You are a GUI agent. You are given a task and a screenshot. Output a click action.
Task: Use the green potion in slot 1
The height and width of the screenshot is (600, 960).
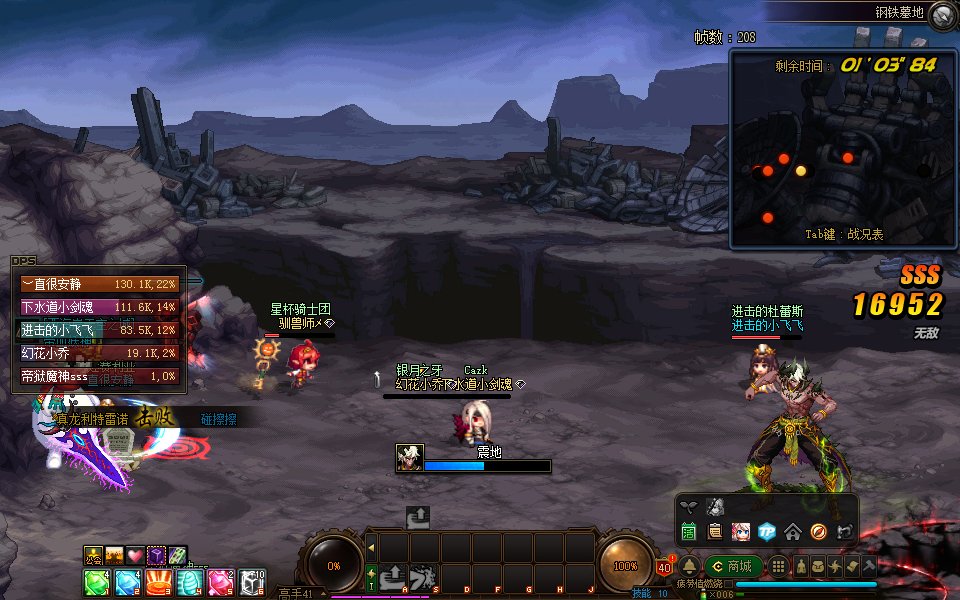pyautogui.click(x=96, y=582)
